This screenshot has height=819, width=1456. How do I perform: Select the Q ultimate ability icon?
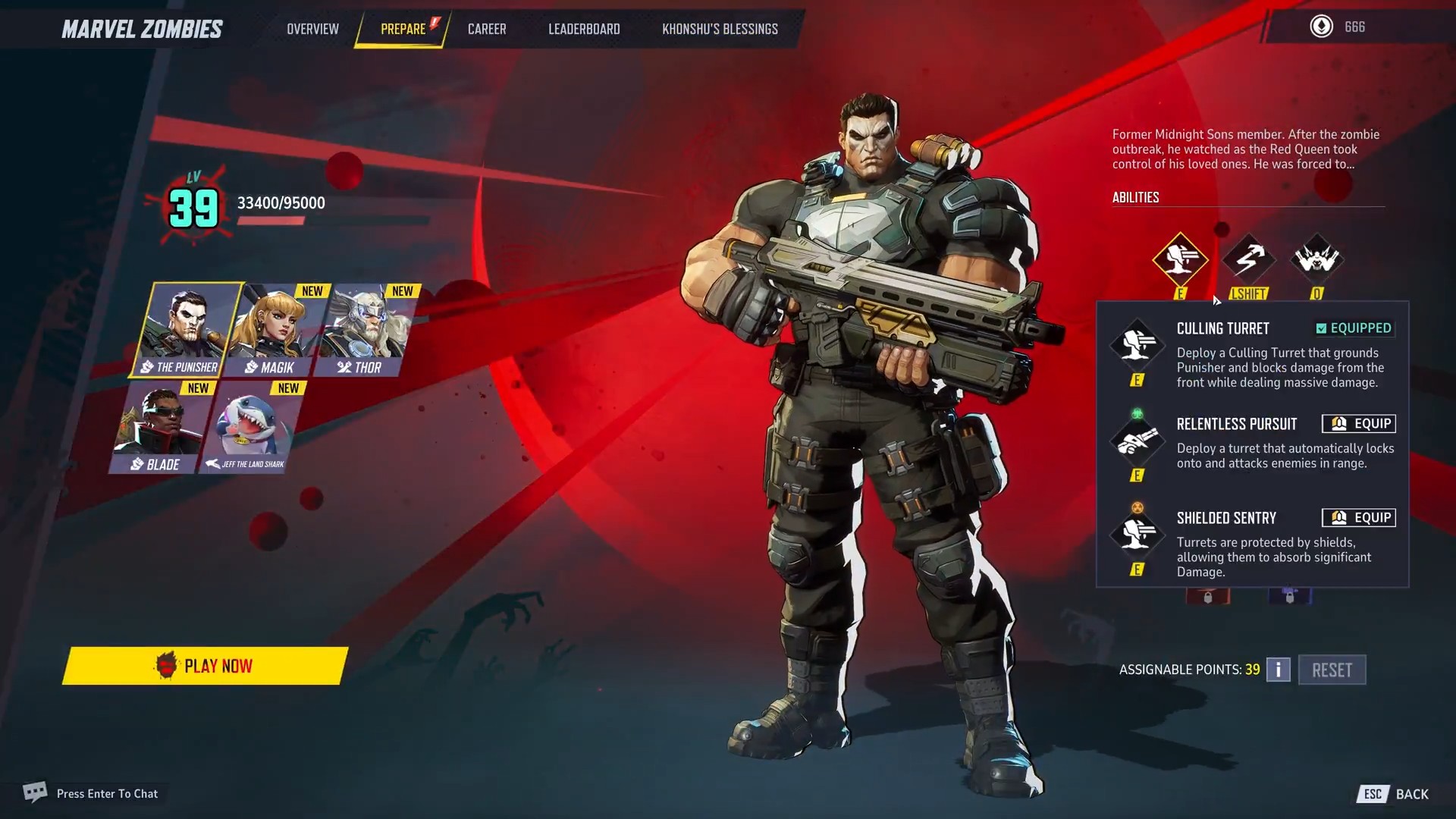coord(1316,259)
